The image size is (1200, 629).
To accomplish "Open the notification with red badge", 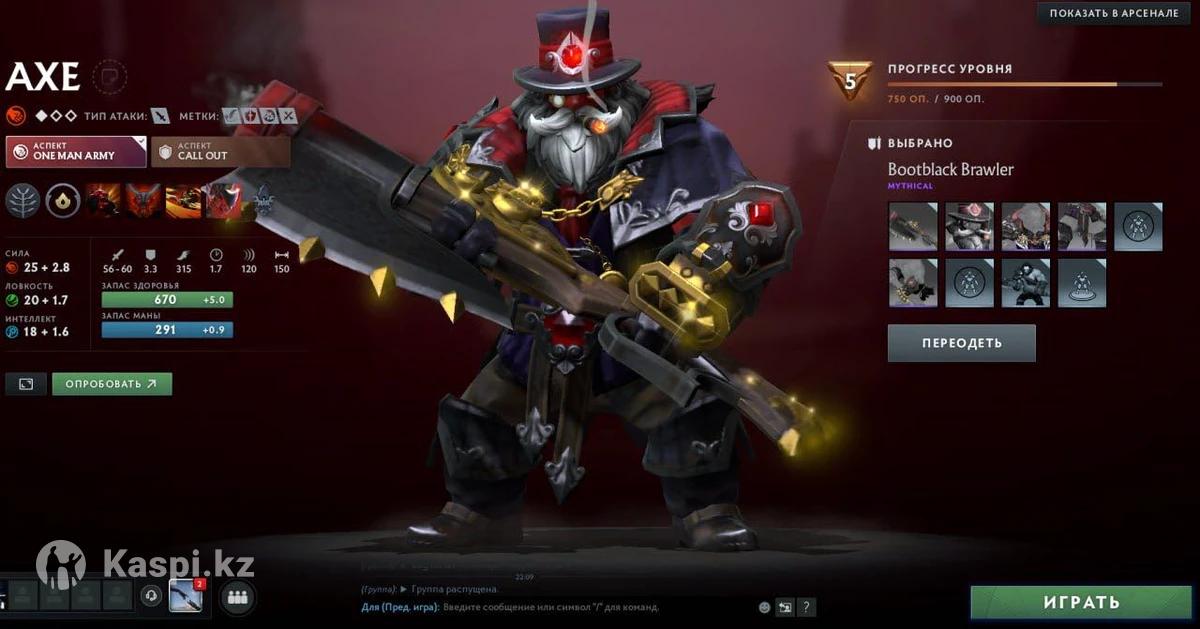I will 186,596.
